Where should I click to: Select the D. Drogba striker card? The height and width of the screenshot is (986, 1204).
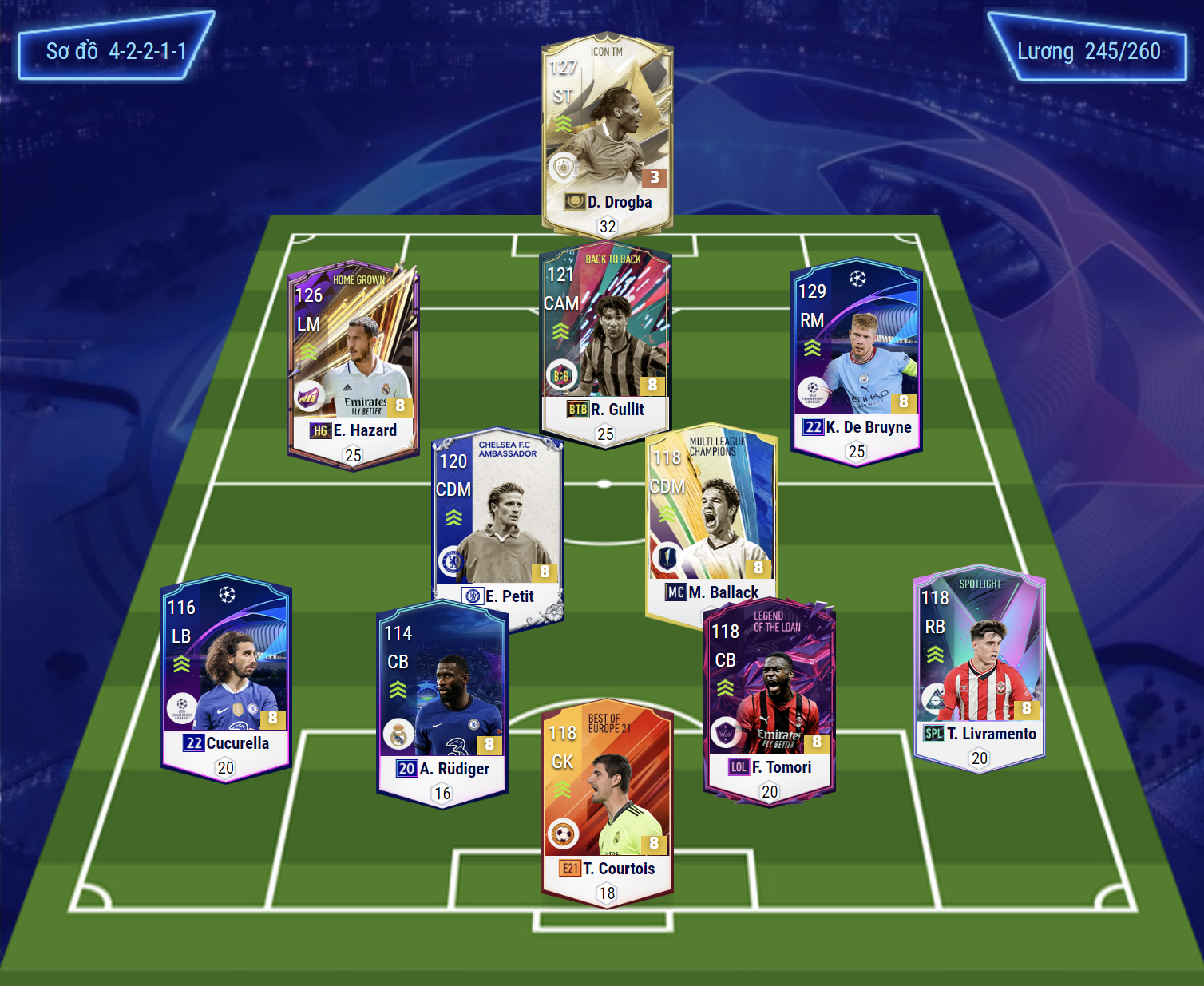607,132
